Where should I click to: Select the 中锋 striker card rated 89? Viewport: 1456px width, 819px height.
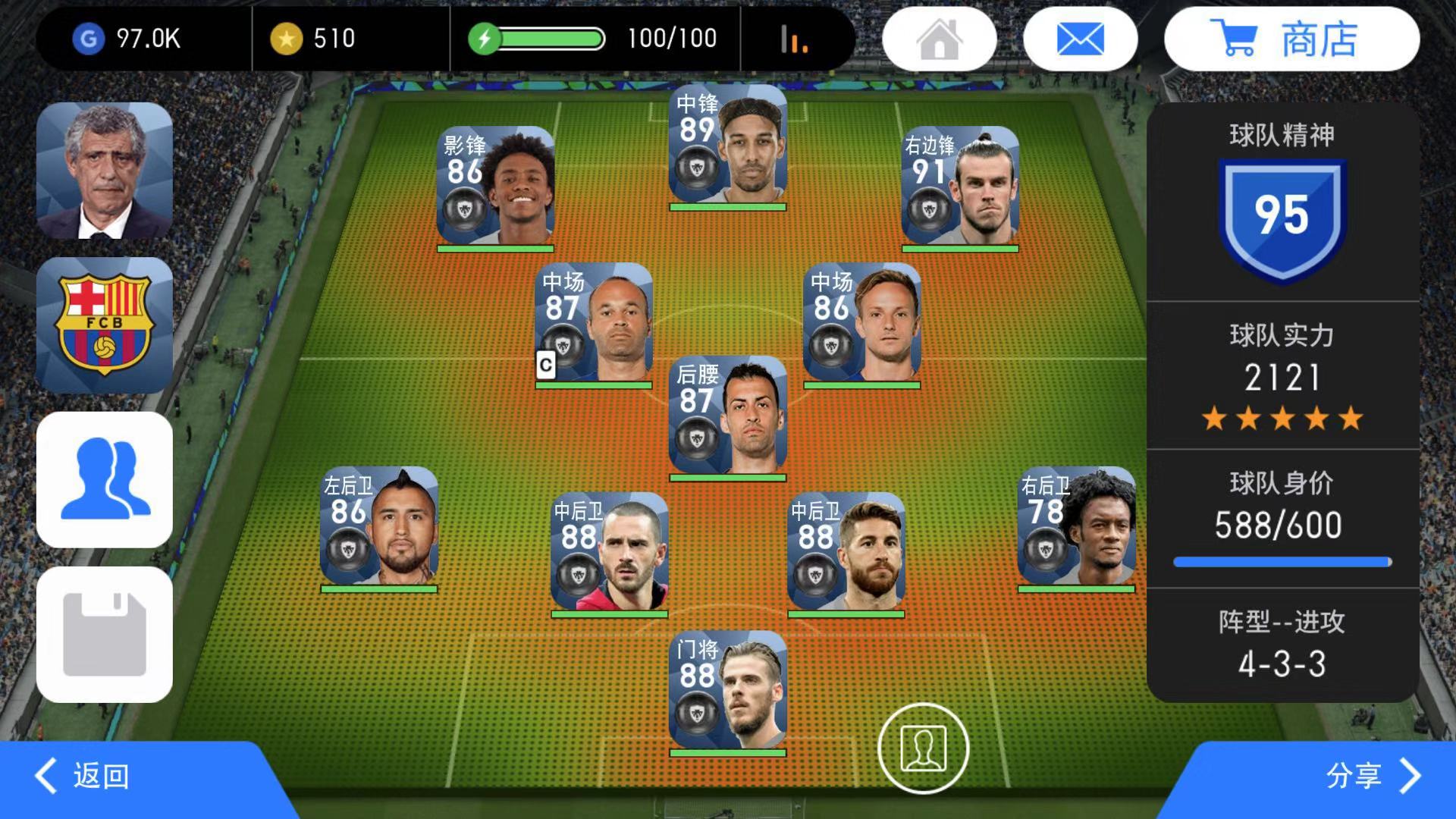coord(728,146)
